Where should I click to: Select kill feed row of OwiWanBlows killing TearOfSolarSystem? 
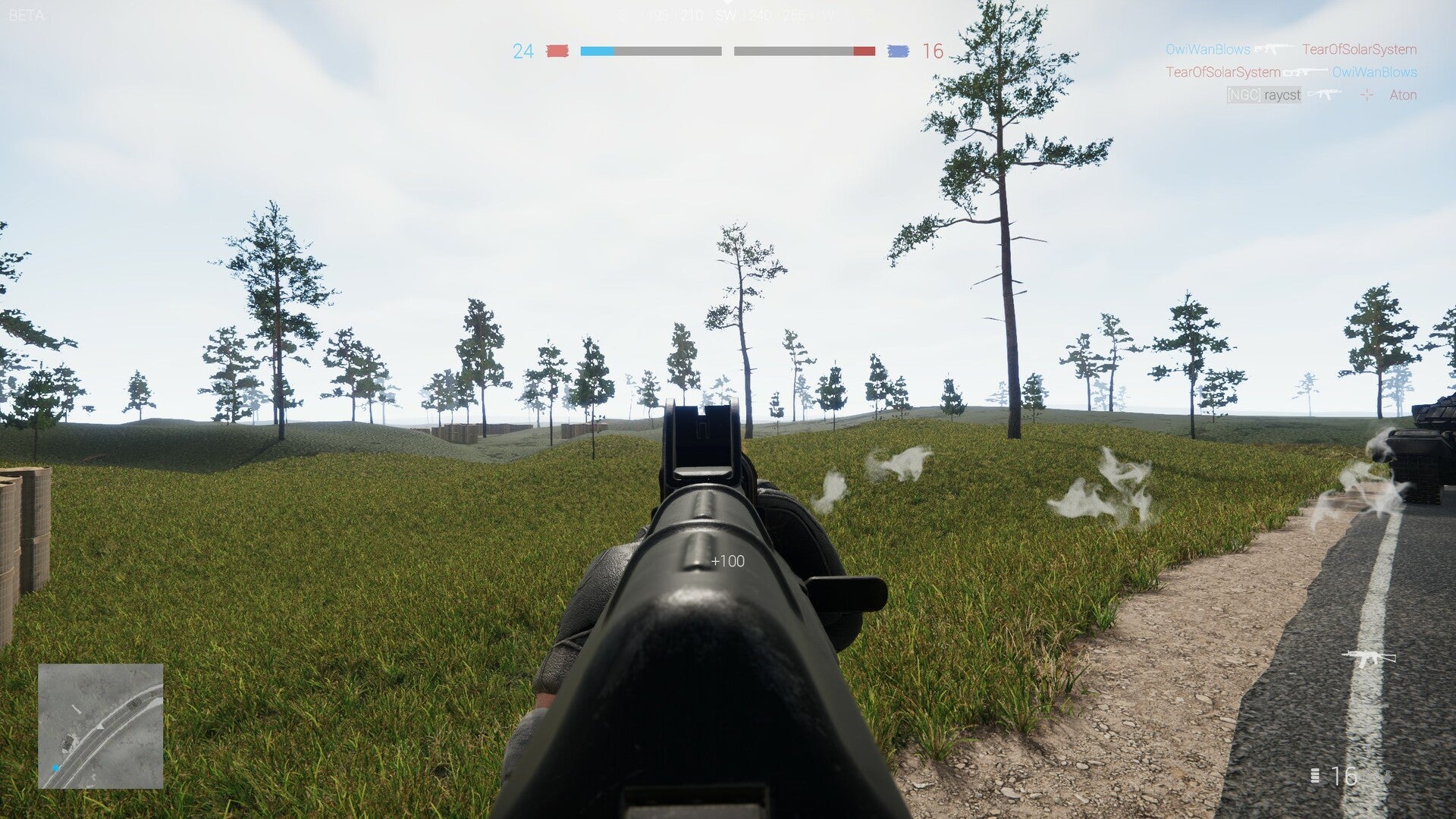(x=1291, y=49)
